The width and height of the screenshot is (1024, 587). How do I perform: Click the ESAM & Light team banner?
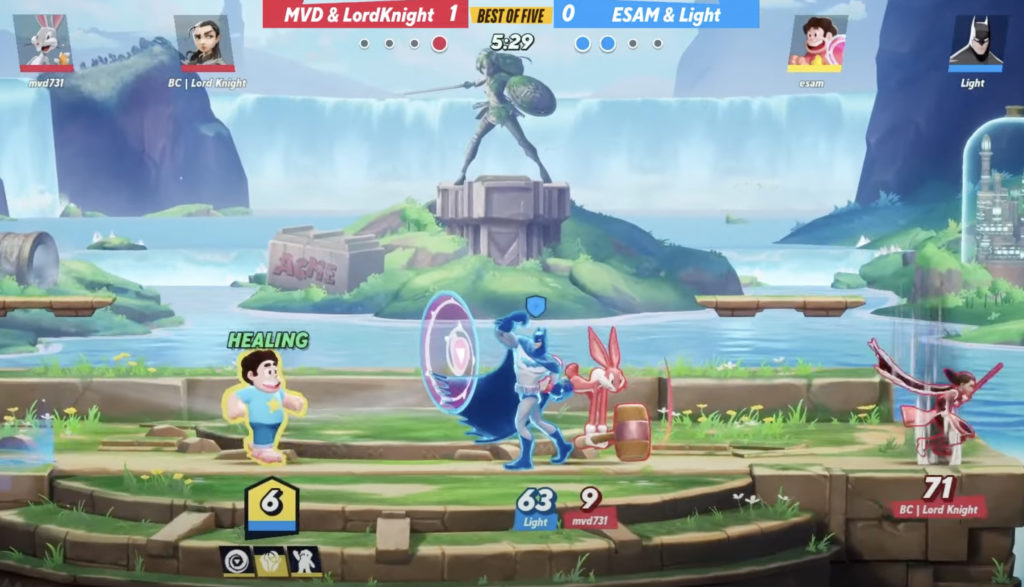(x=656, y=14)
